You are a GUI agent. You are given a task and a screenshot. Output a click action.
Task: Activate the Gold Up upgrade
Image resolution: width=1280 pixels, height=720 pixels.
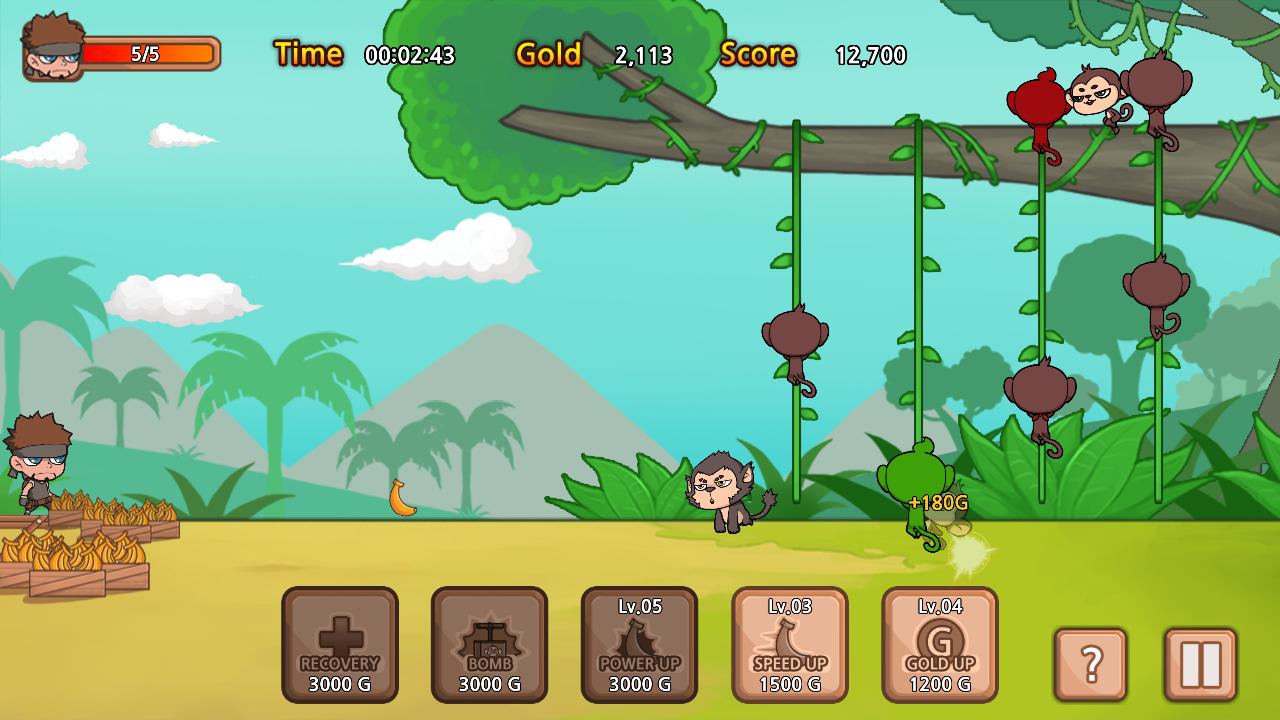(x=940, y=645)
